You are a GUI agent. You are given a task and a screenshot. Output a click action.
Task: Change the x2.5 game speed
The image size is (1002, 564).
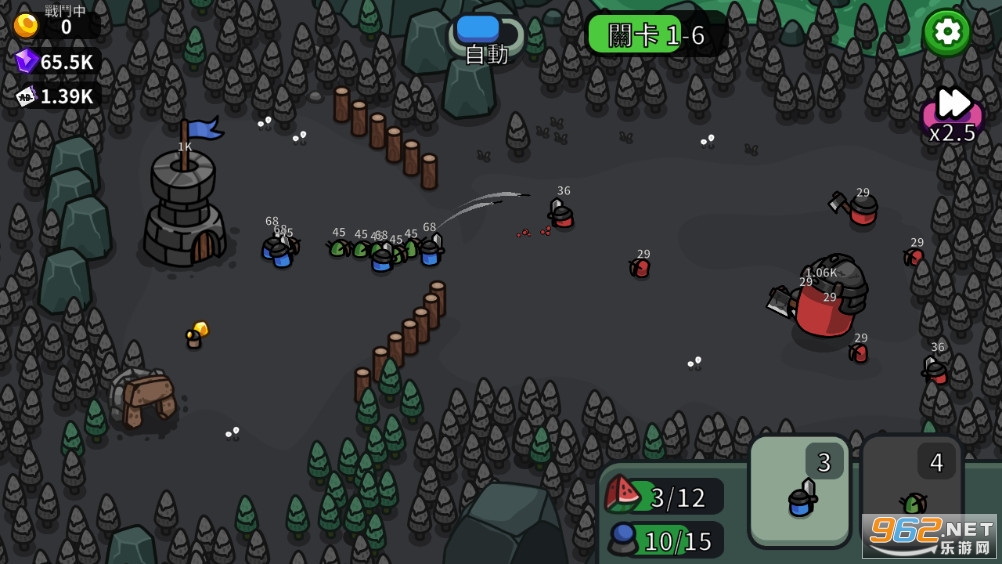point(951,114)
